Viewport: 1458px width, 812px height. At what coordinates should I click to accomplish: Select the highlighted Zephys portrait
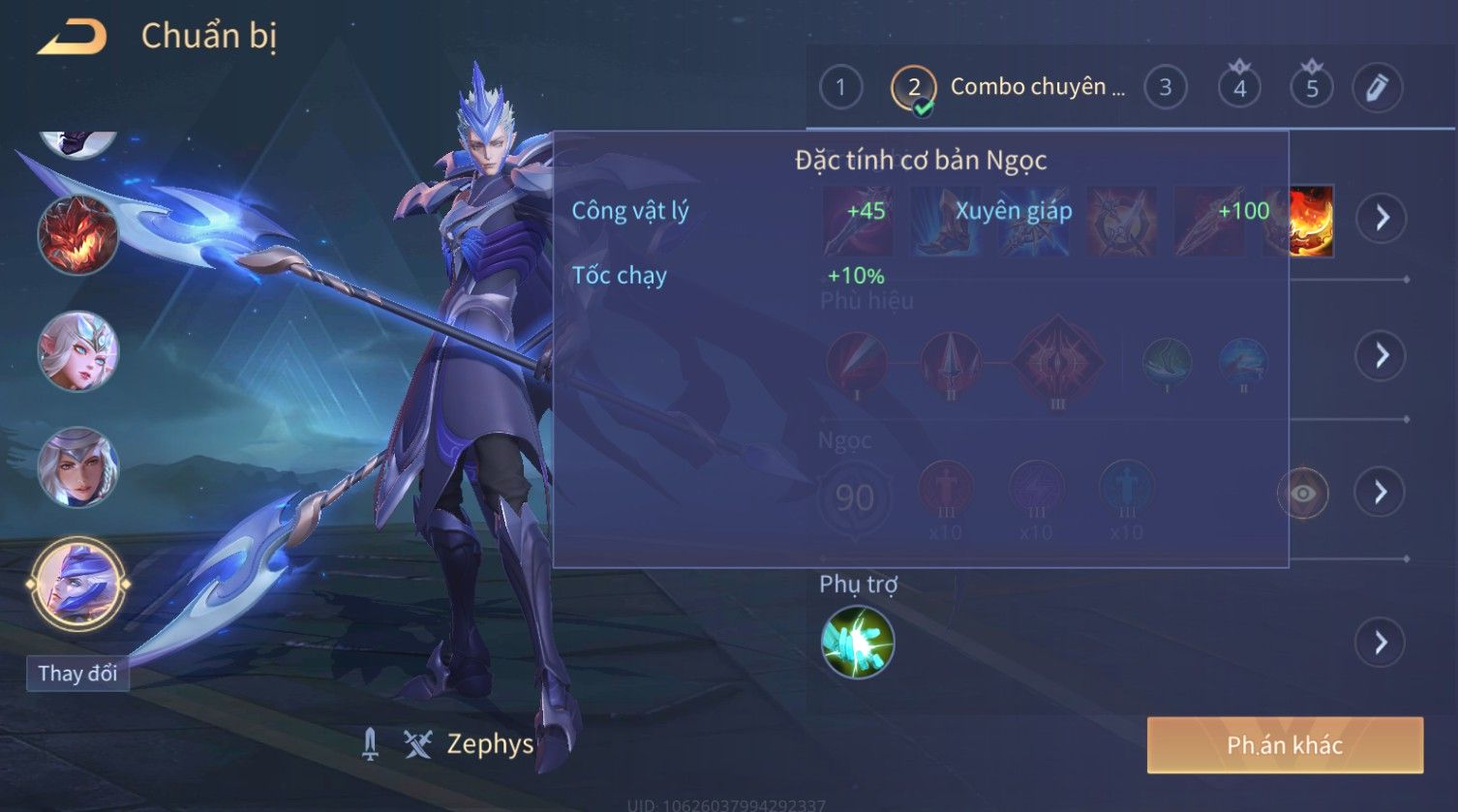click(77, 584)
